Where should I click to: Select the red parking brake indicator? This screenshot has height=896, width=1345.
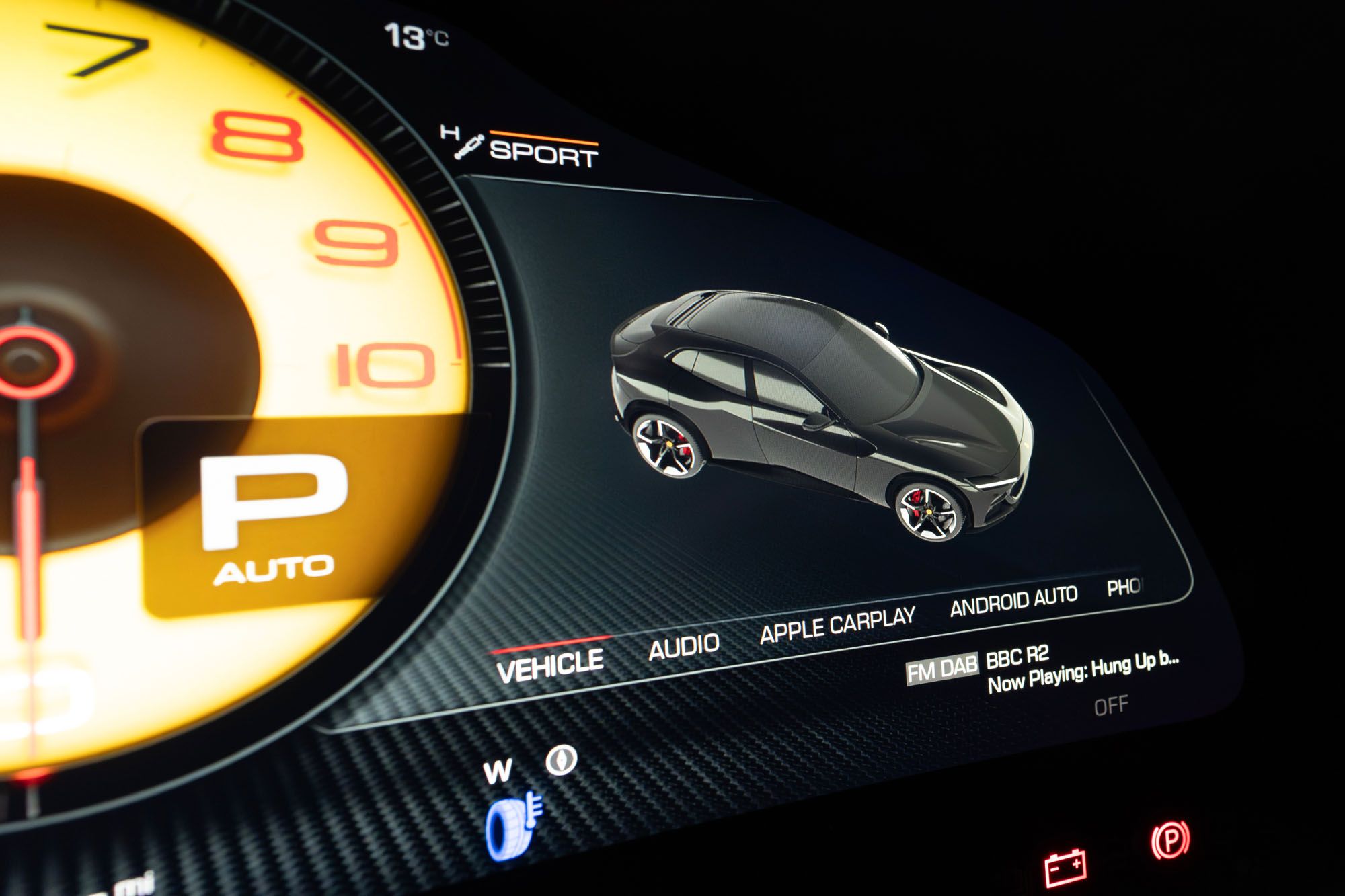1170,840
